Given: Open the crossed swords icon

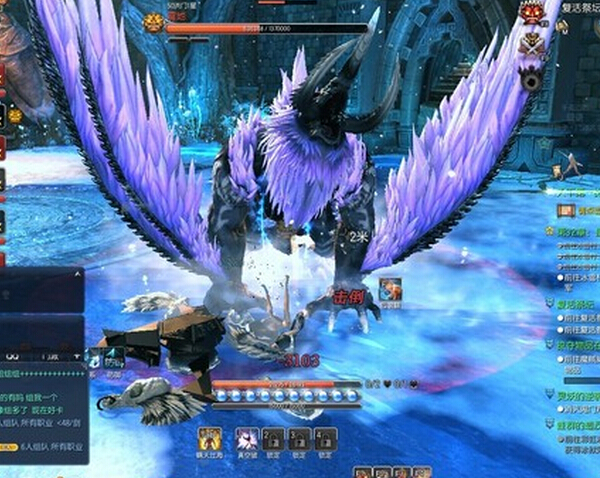Looking at the screenshot, I should click(x=531, y=44).
